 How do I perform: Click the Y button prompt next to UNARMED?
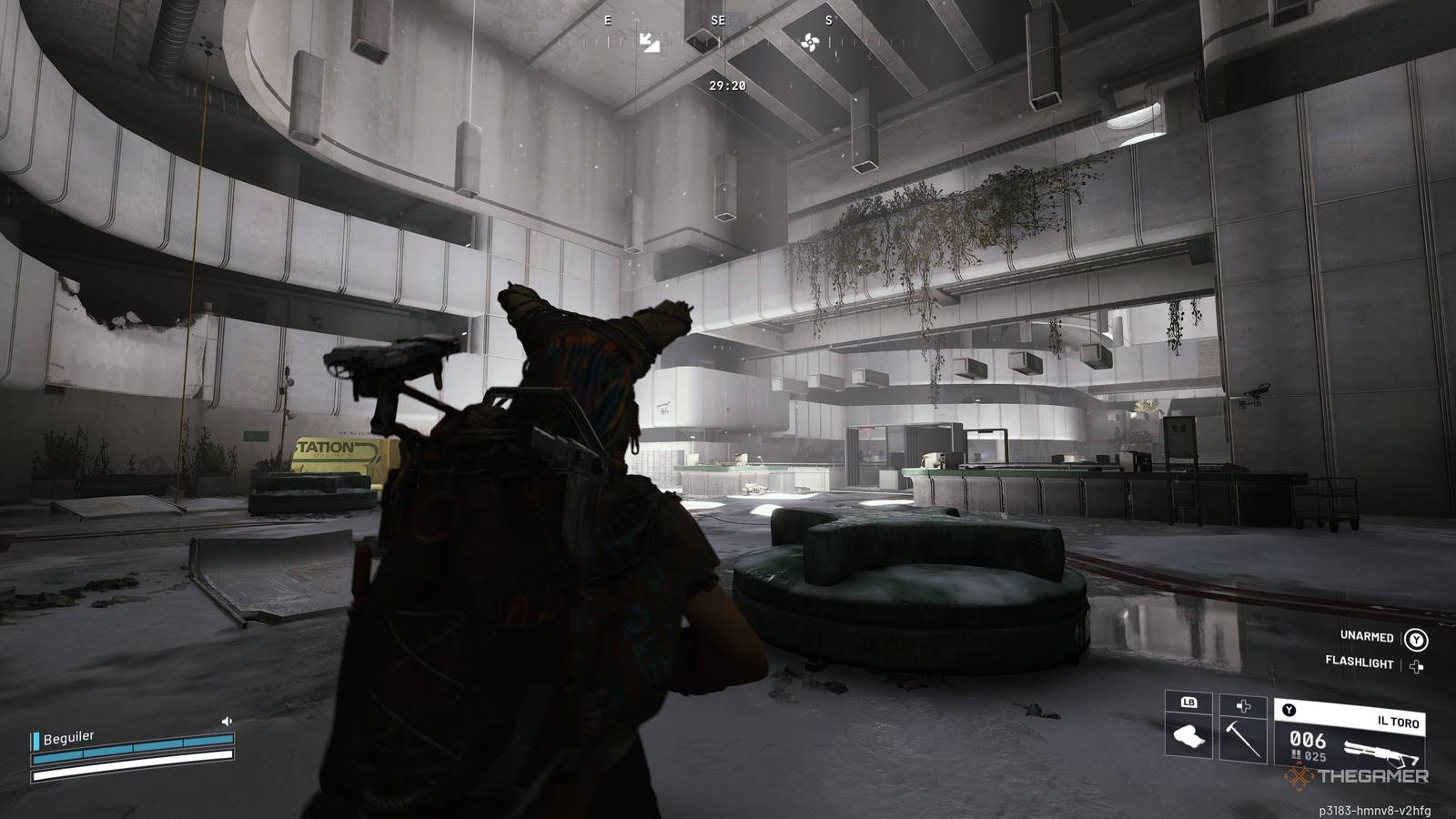(1416, 640)
